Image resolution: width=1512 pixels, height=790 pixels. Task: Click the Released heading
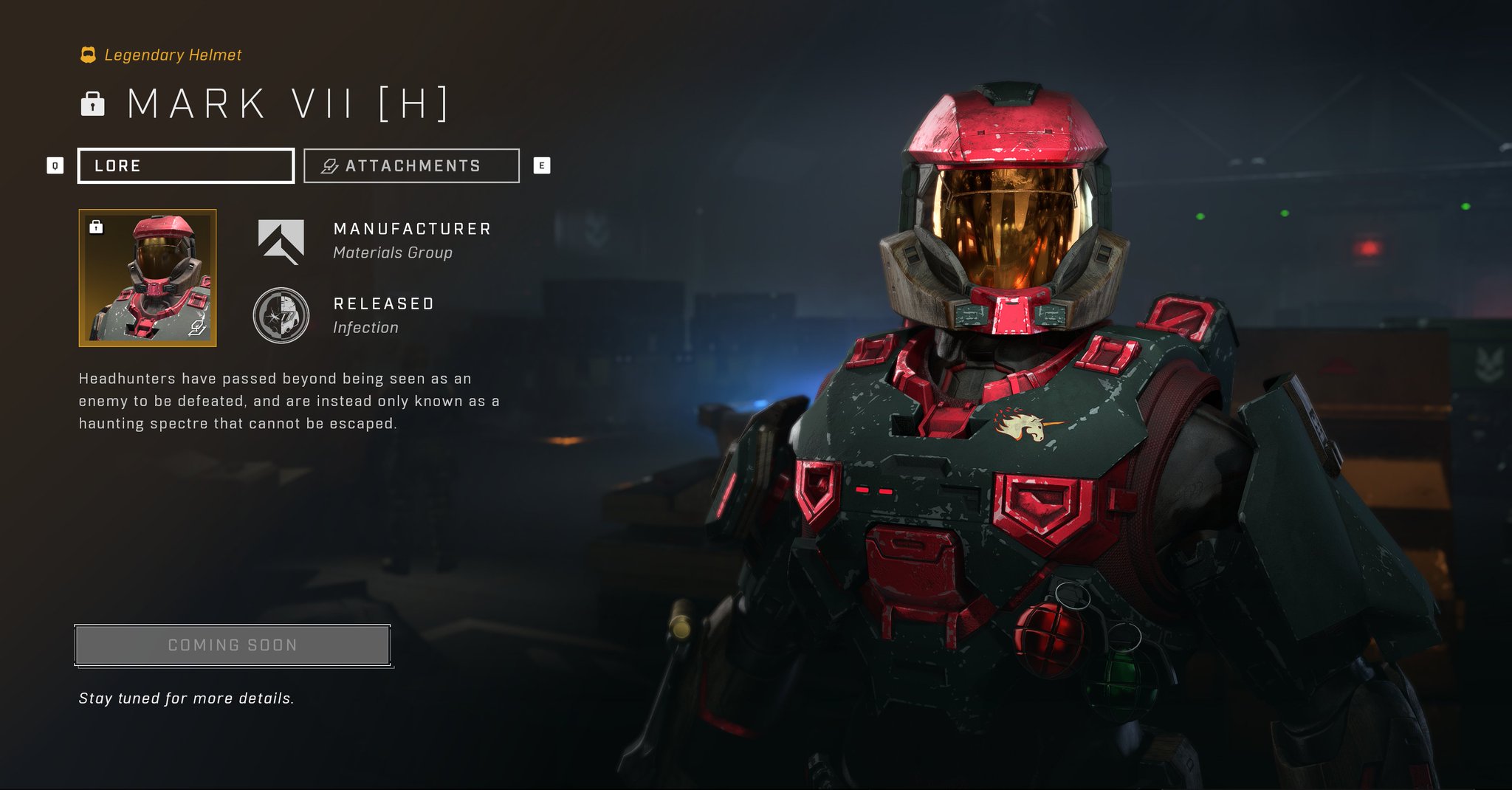pos(383,302)
